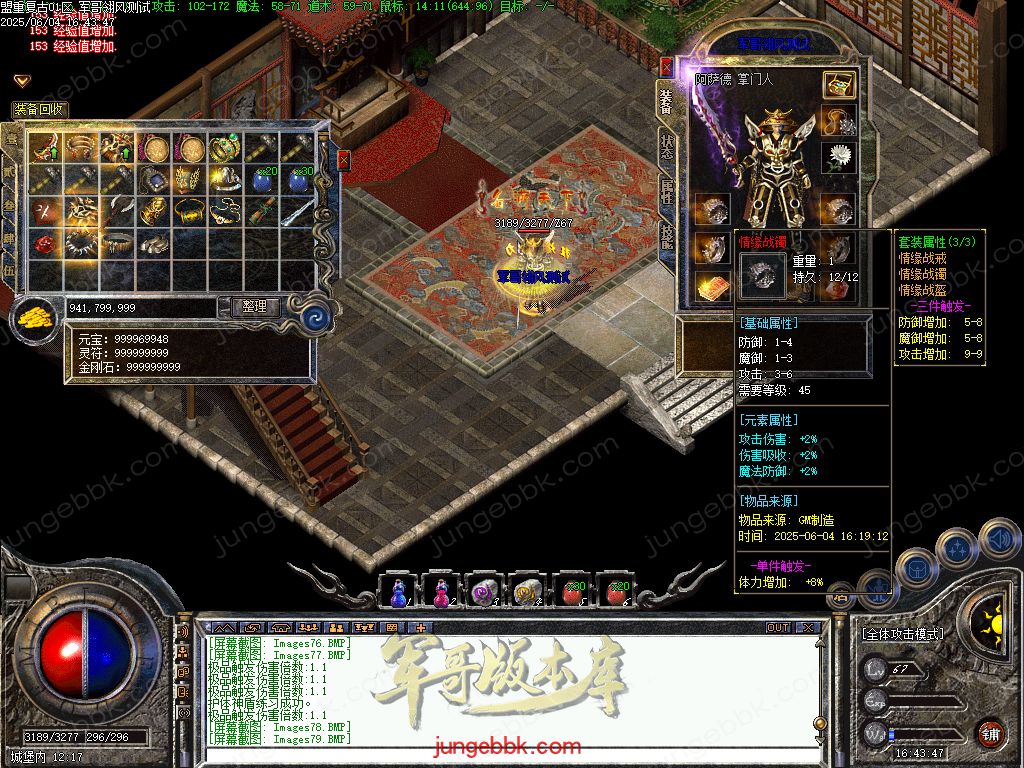
Task: Select the 装备 equipment tab
Action: [x=667, y=100]
